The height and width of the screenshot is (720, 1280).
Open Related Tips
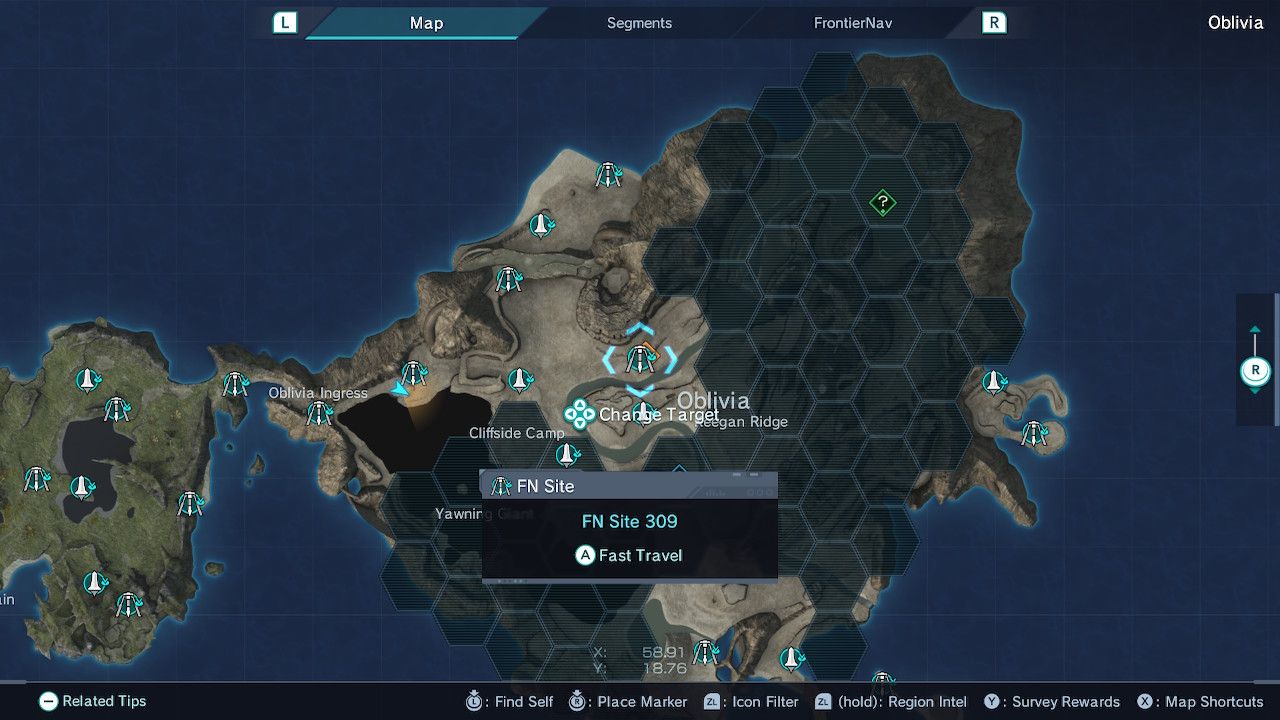93,702
